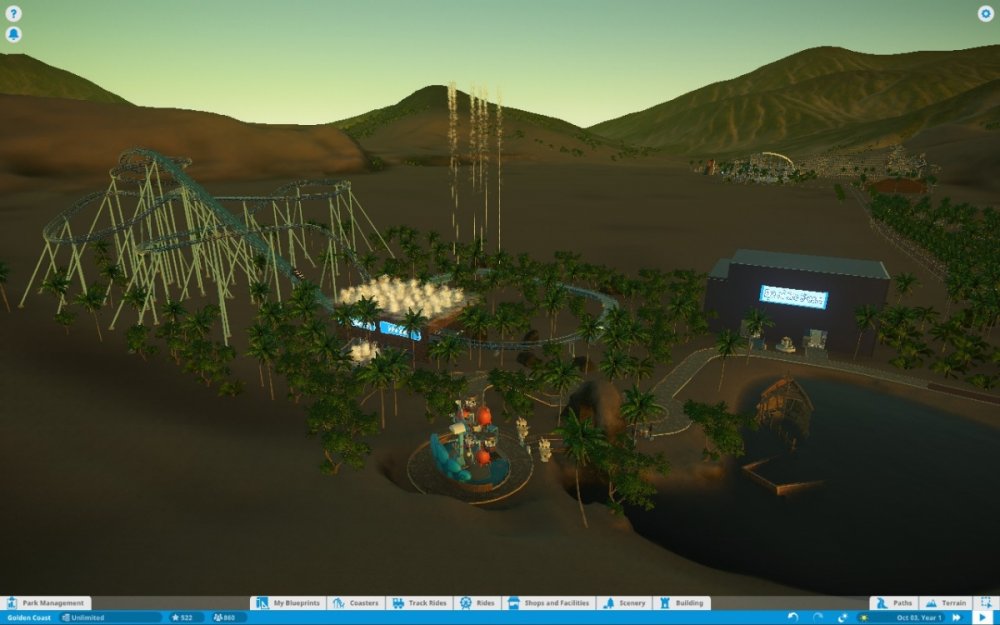Show Shops and Facilities options

(x=548, y=603)
